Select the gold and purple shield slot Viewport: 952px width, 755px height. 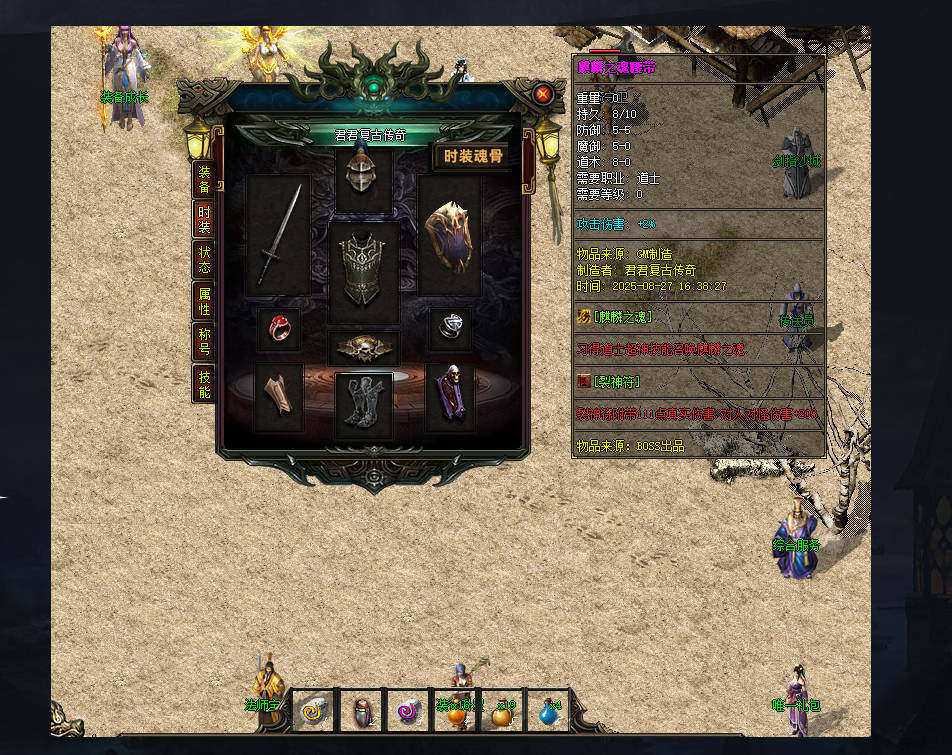point(449,236)
